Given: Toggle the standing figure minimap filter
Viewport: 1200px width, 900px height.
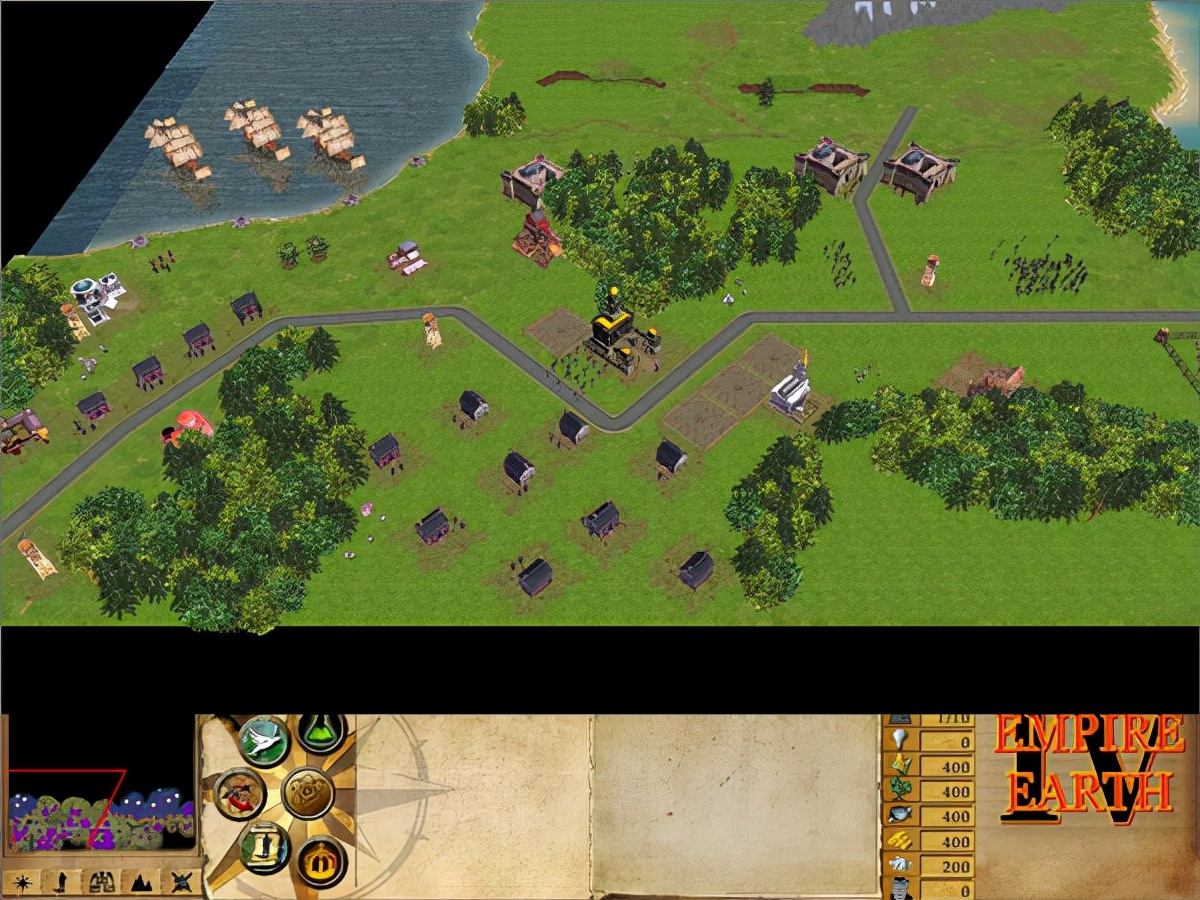Looking at the screenshot, I should tap(60, 882).
